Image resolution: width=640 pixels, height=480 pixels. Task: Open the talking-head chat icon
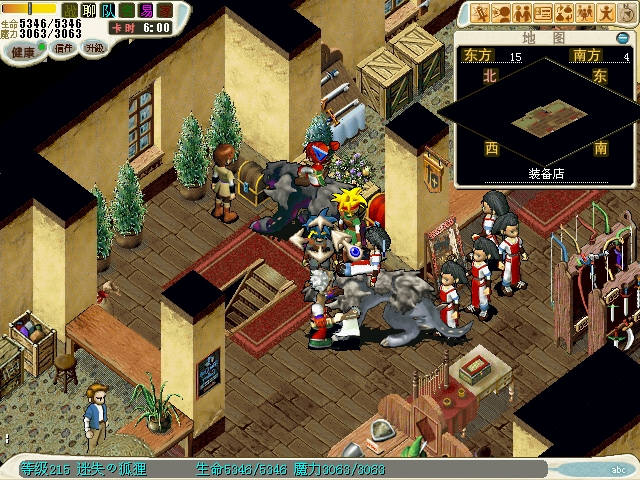click(501, 13)
